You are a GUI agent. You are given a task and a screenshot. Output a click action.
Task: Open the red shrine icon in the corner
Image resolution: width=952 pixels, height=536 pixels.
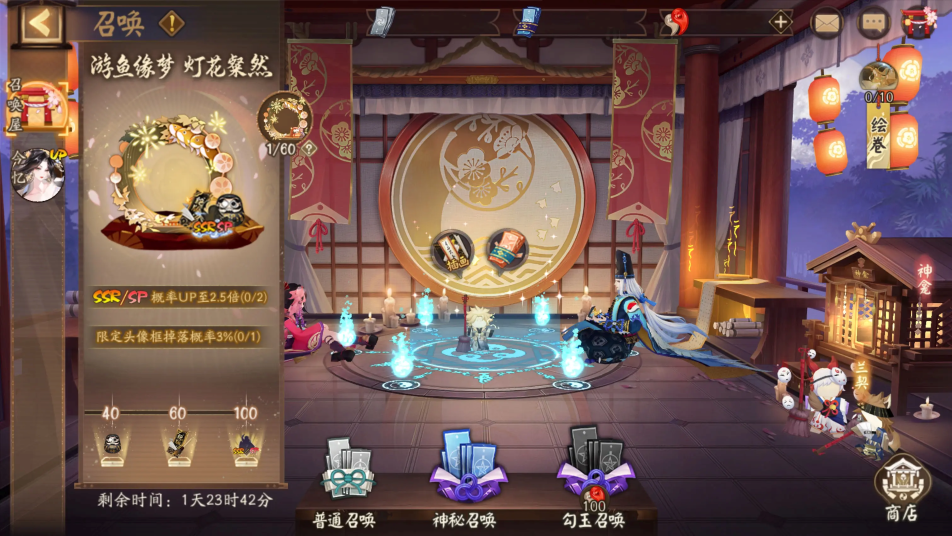(x=919, y=21)
